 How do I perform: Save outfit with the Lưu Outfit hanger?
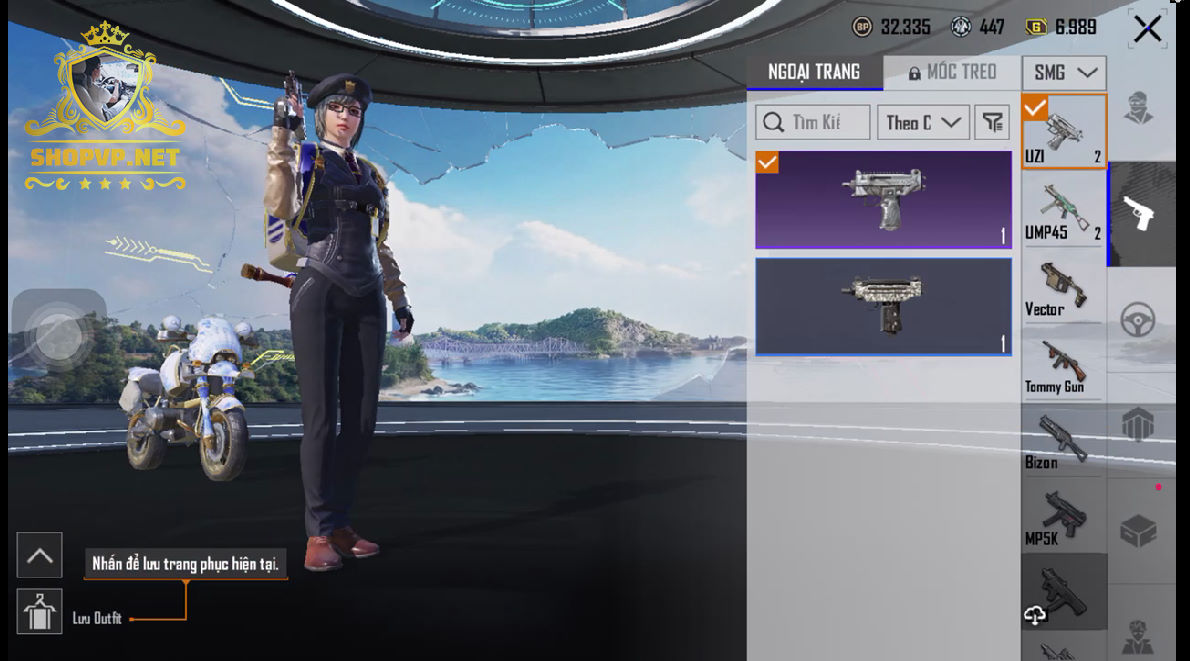point(40,611)
